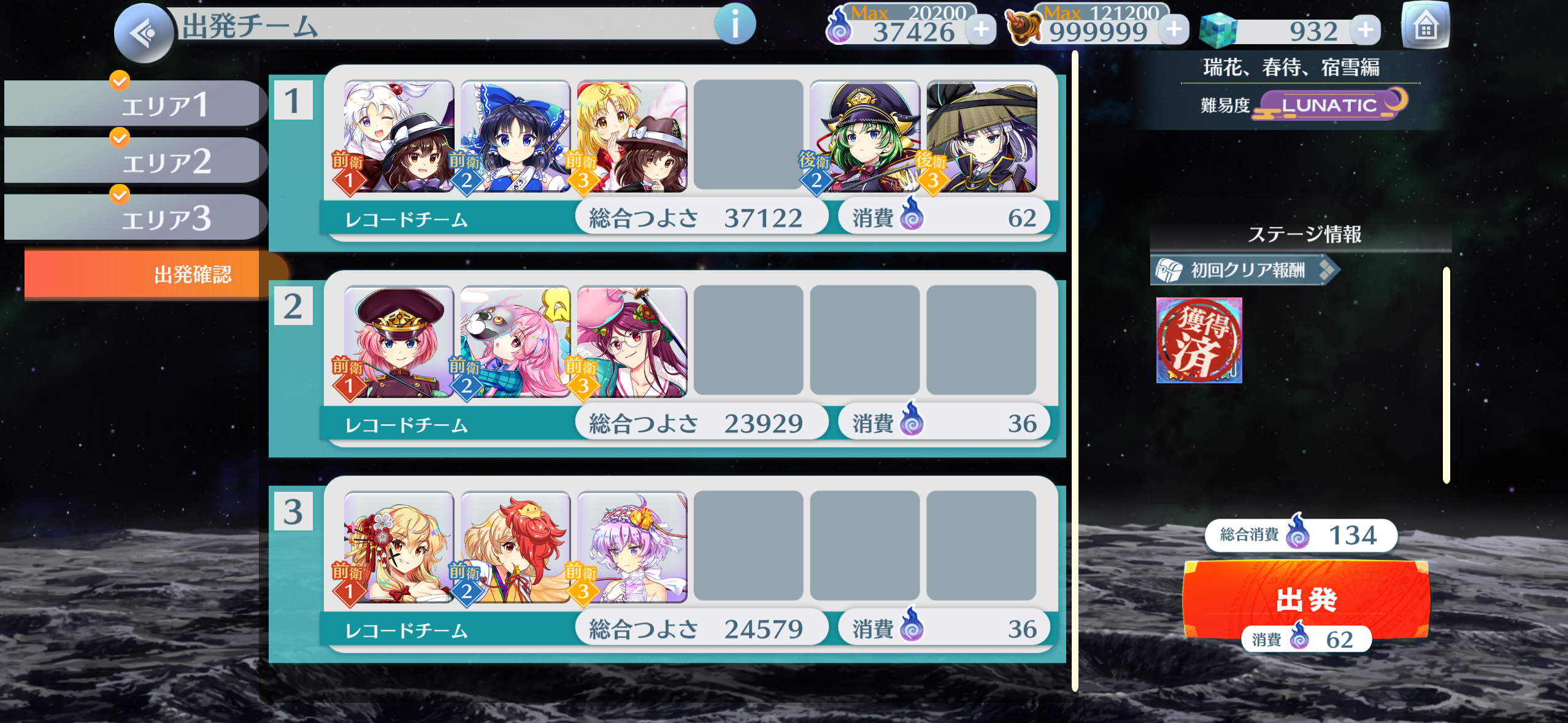Choose team 1's blue-ribbon front guard character
The width and height of the screenshot is (1568, 723).
click(515, 136)
